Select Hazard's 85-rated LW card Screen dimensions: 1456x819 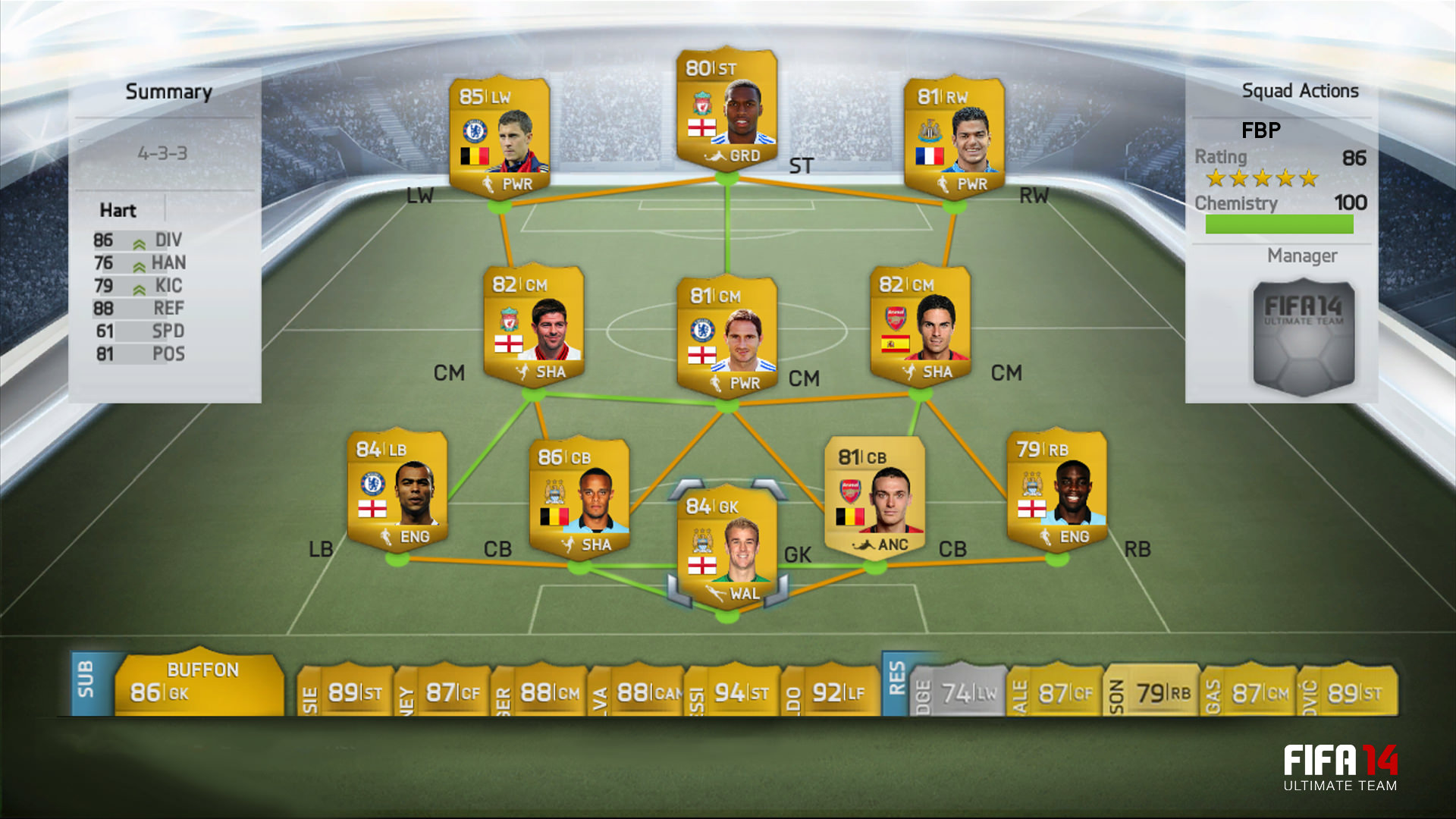coord(500,136)
